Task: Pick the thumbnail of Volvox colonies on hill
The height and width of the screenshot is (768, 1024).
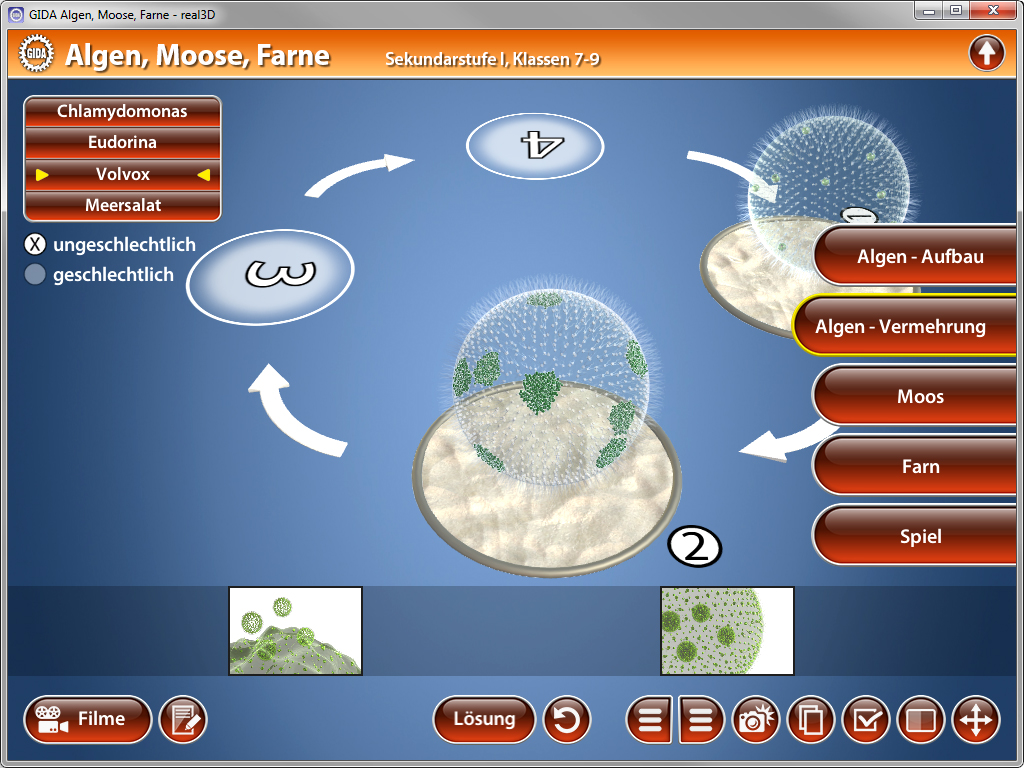Action: tap(295, 631)
